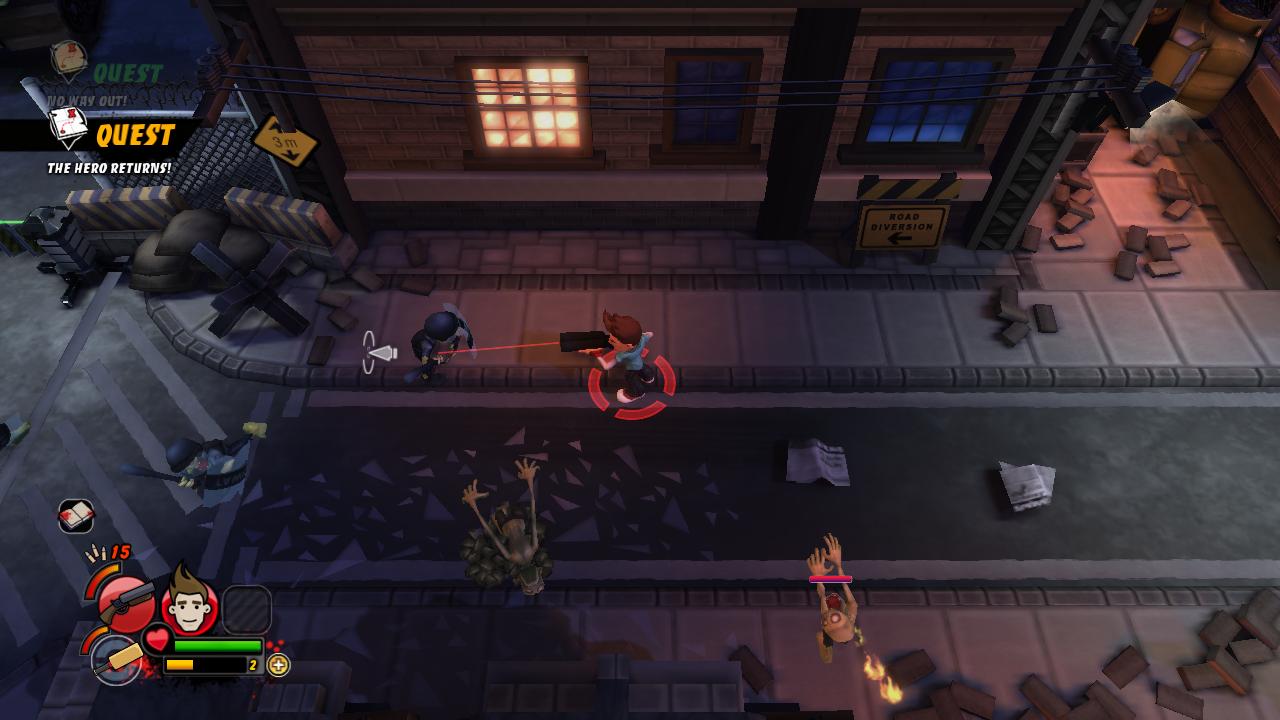Open the bloody journal book icon

(x=76, y=516)
